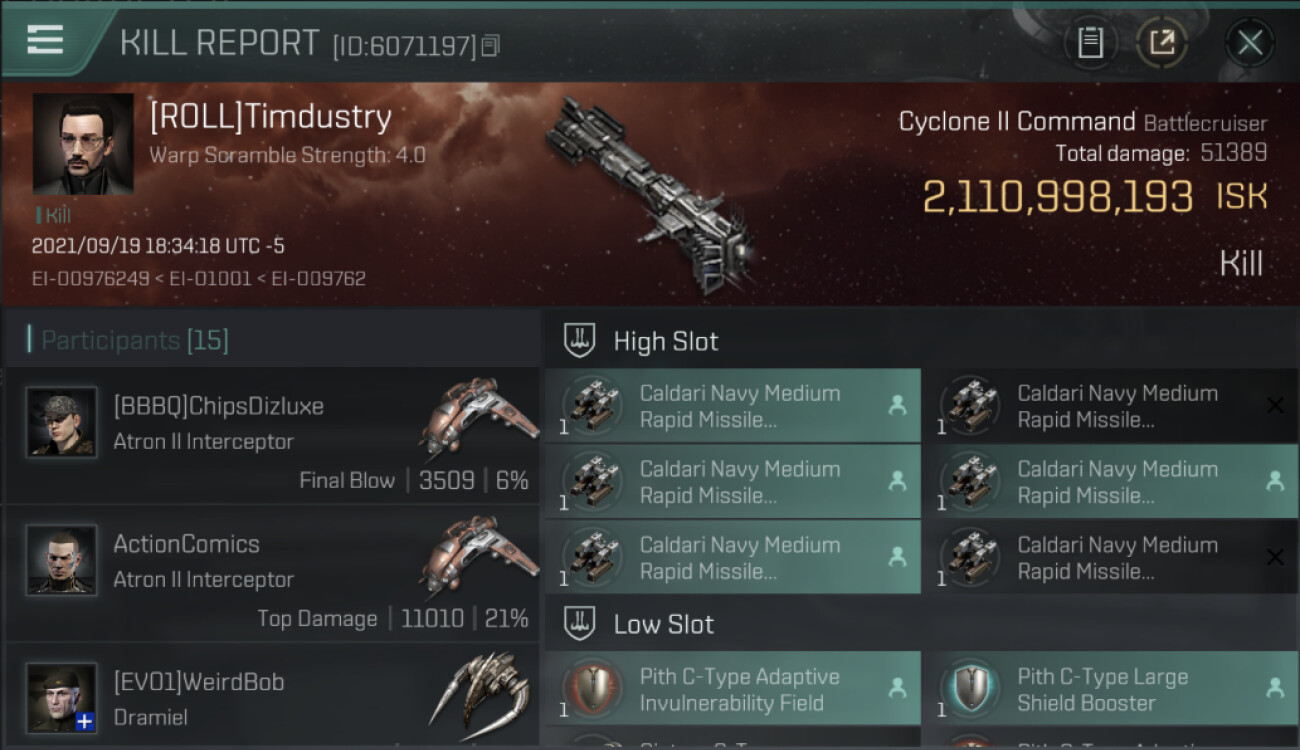This screenshot has height=750, width=1300.
Task: Close the Kill Report window
Action: point(1249,42)
